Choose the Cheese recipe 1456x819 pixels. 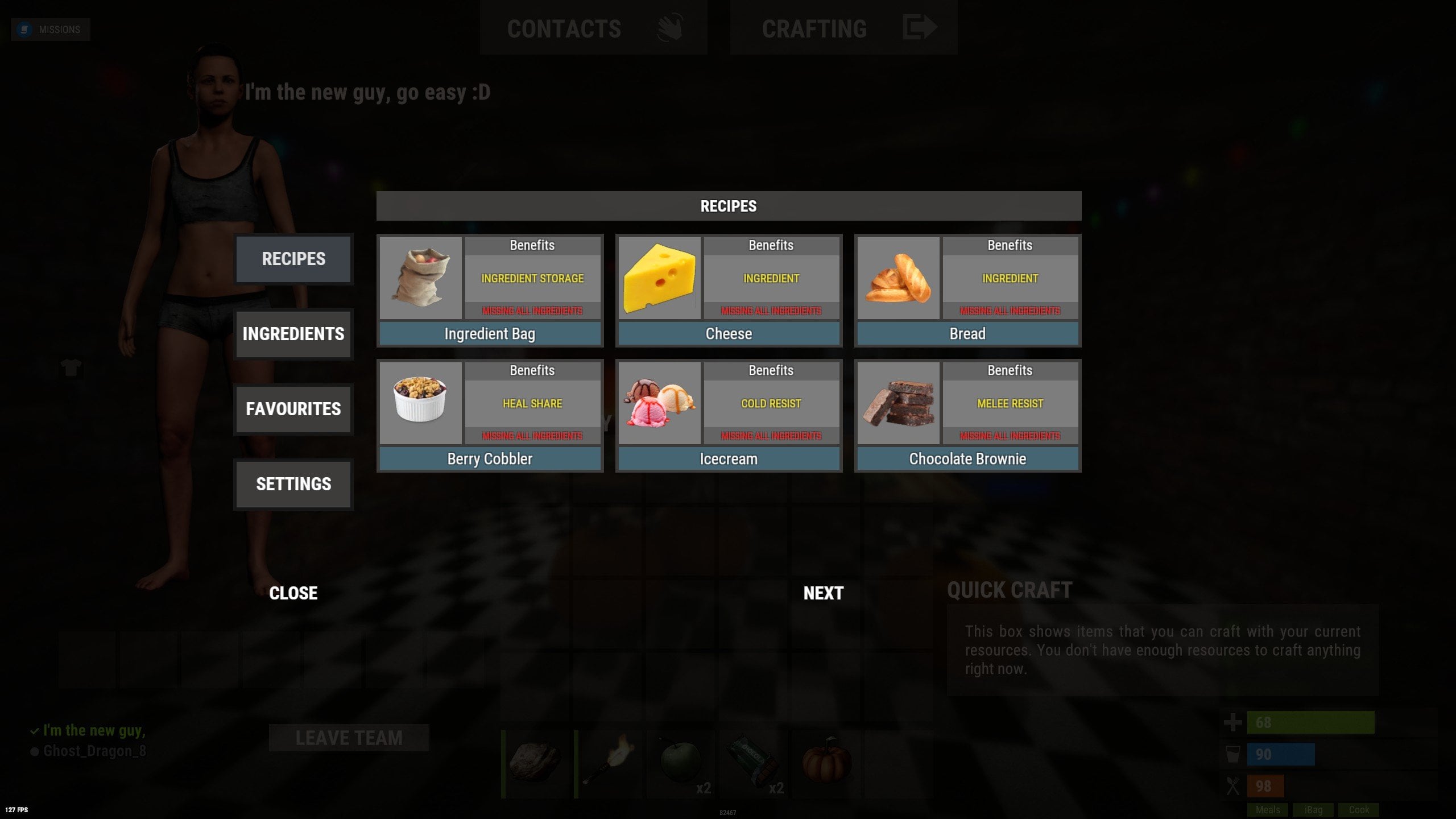pos(729,334)
